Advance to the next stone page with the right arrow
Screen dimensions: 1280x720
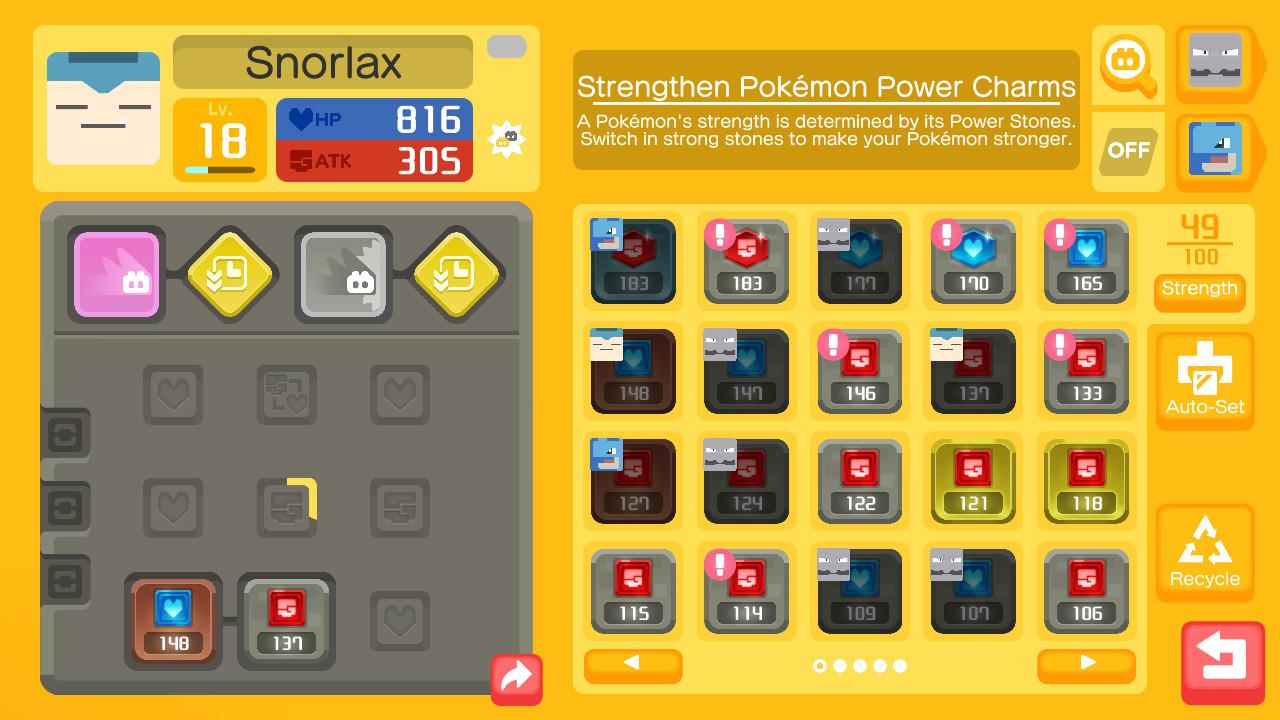click(1086, 665)
